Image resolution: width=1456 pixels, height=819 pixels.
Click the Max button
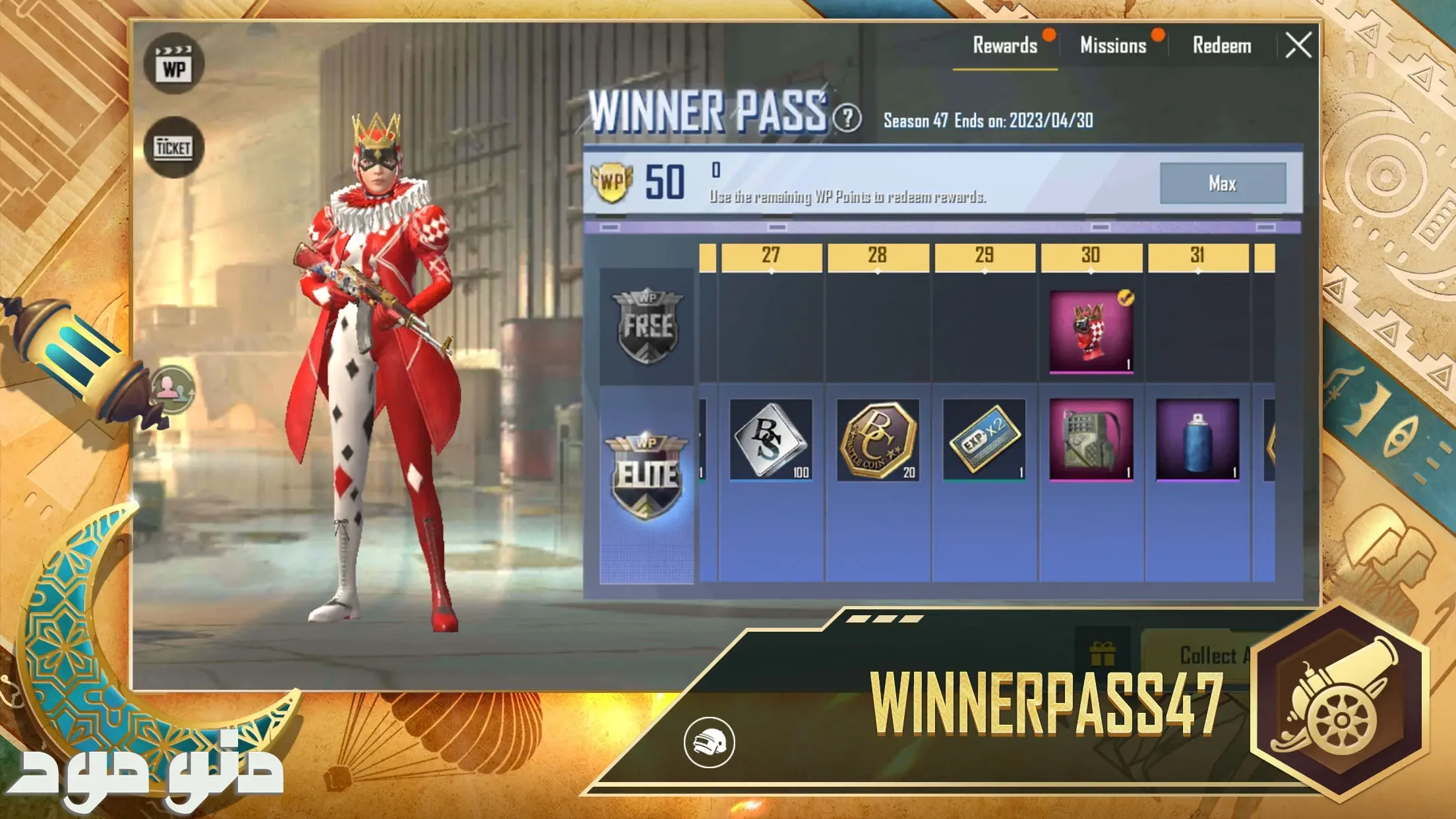[x=1223, y=183]
